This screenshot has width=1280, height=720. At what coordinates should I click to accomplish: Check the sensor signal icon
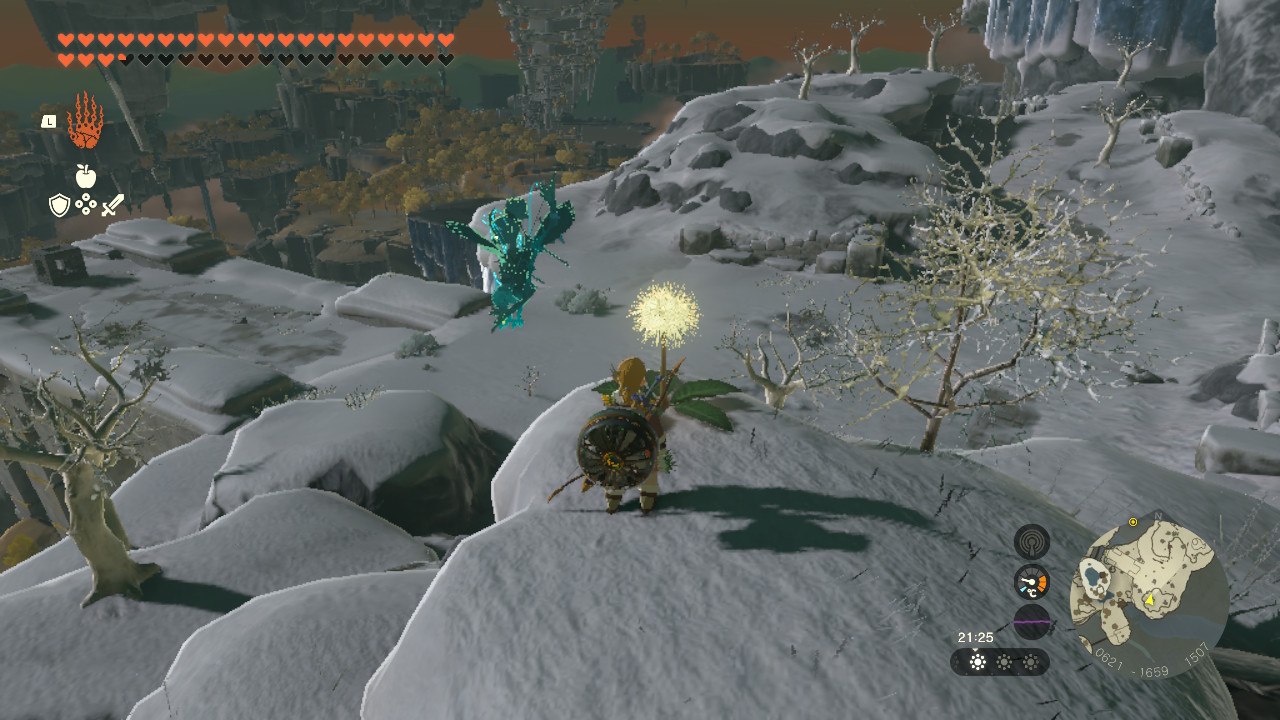1031,542
